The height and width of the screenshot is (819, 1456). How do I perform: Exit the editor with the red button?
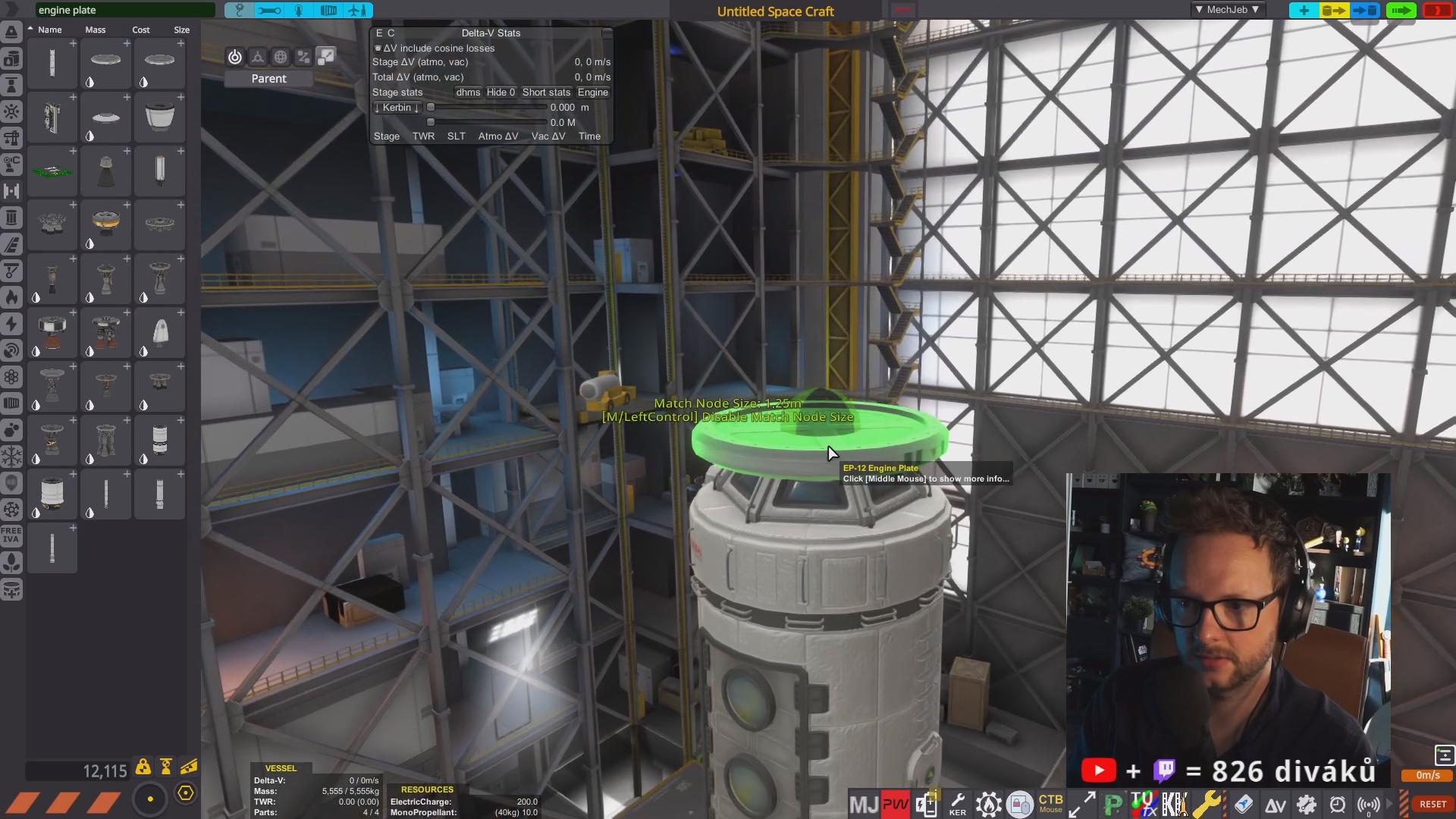1437,11
